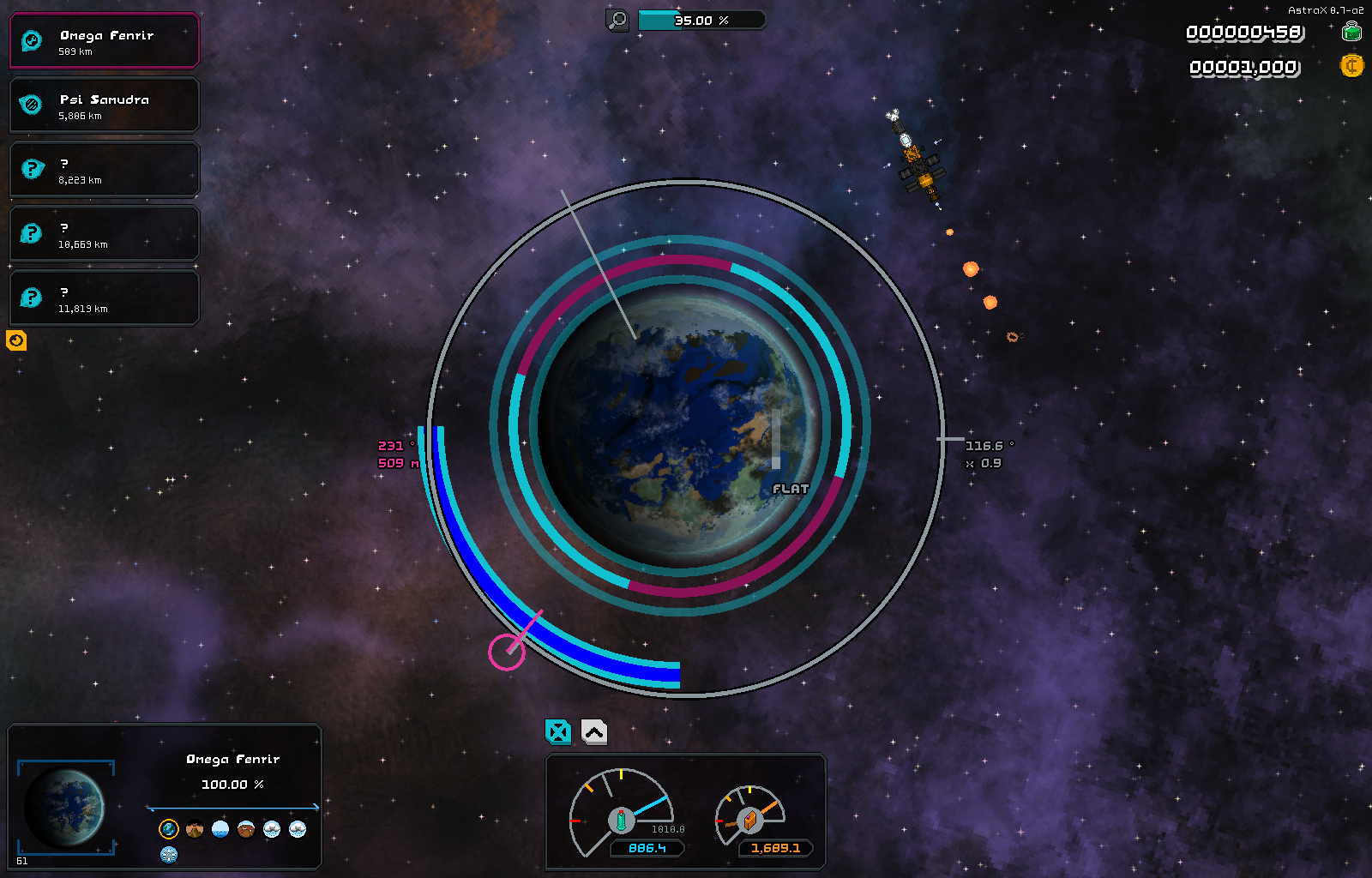Select the lava cracks biome icon
Viewport: 1372px width, 878px height.
coord(246,829)
